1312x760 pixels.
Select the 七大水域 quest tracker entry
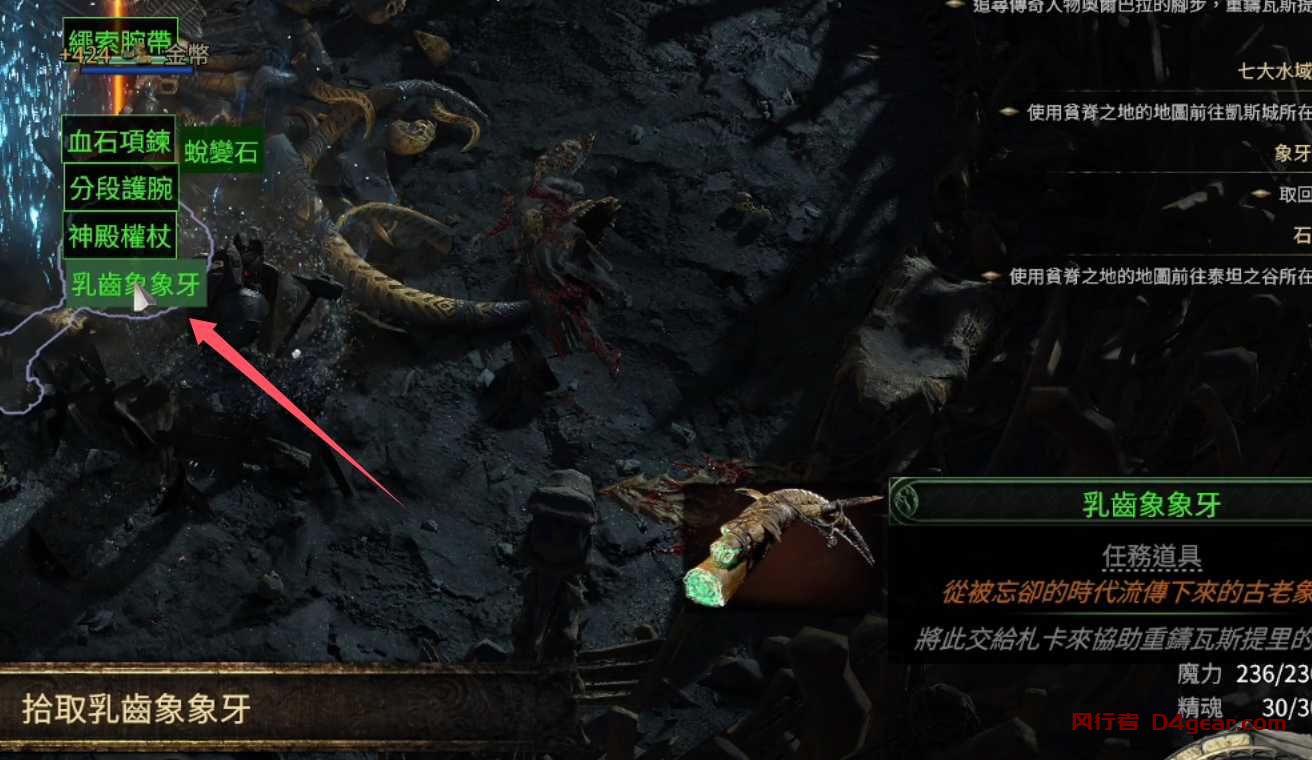[x=1274, y=71]
